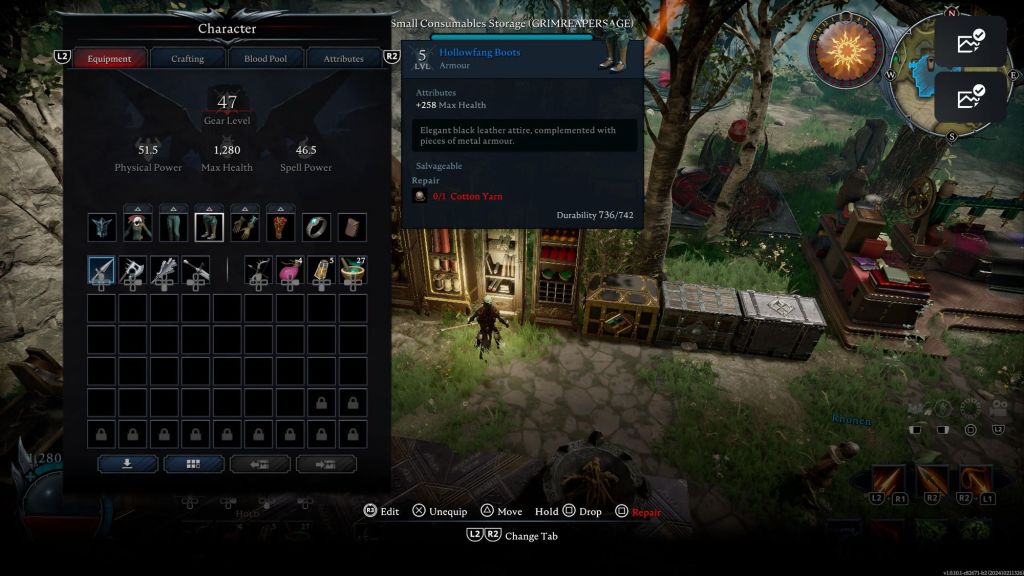This screenshot has height=576, width=1024.
Task: Select the equipped gloves slot
Action: click(x=245, y=227)
